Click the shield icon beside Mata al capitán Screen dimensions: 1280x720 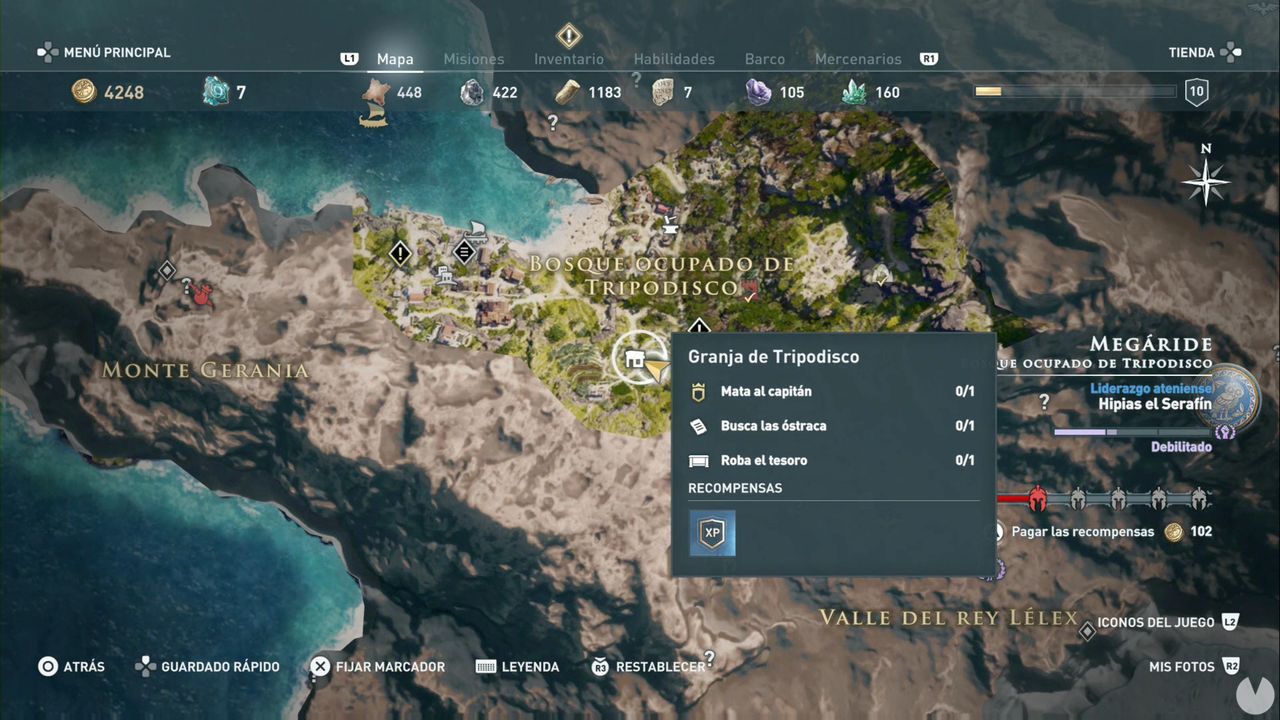coord(700,391)
